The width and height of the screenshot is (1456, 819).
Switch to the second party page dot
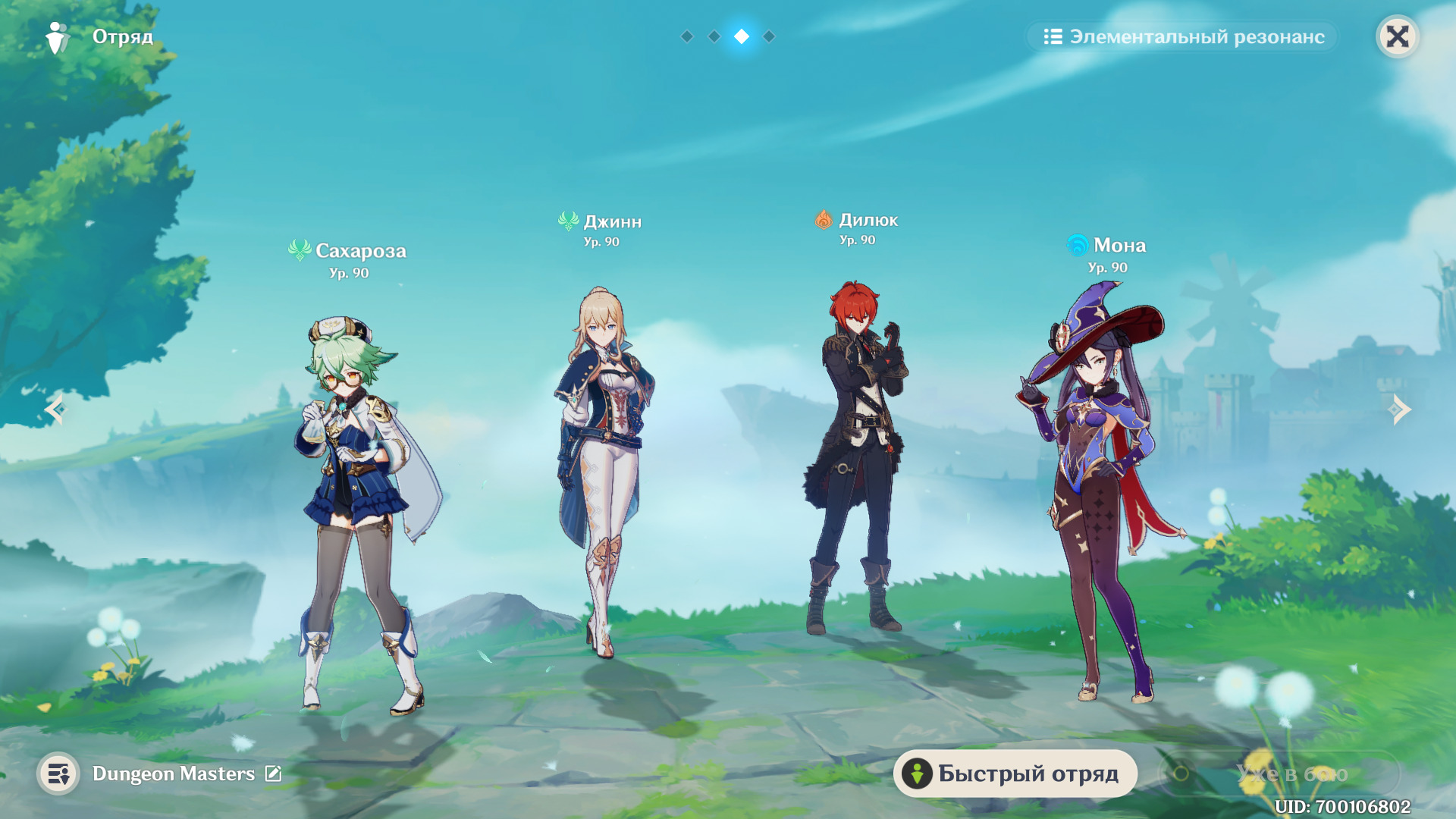point(714,36)
